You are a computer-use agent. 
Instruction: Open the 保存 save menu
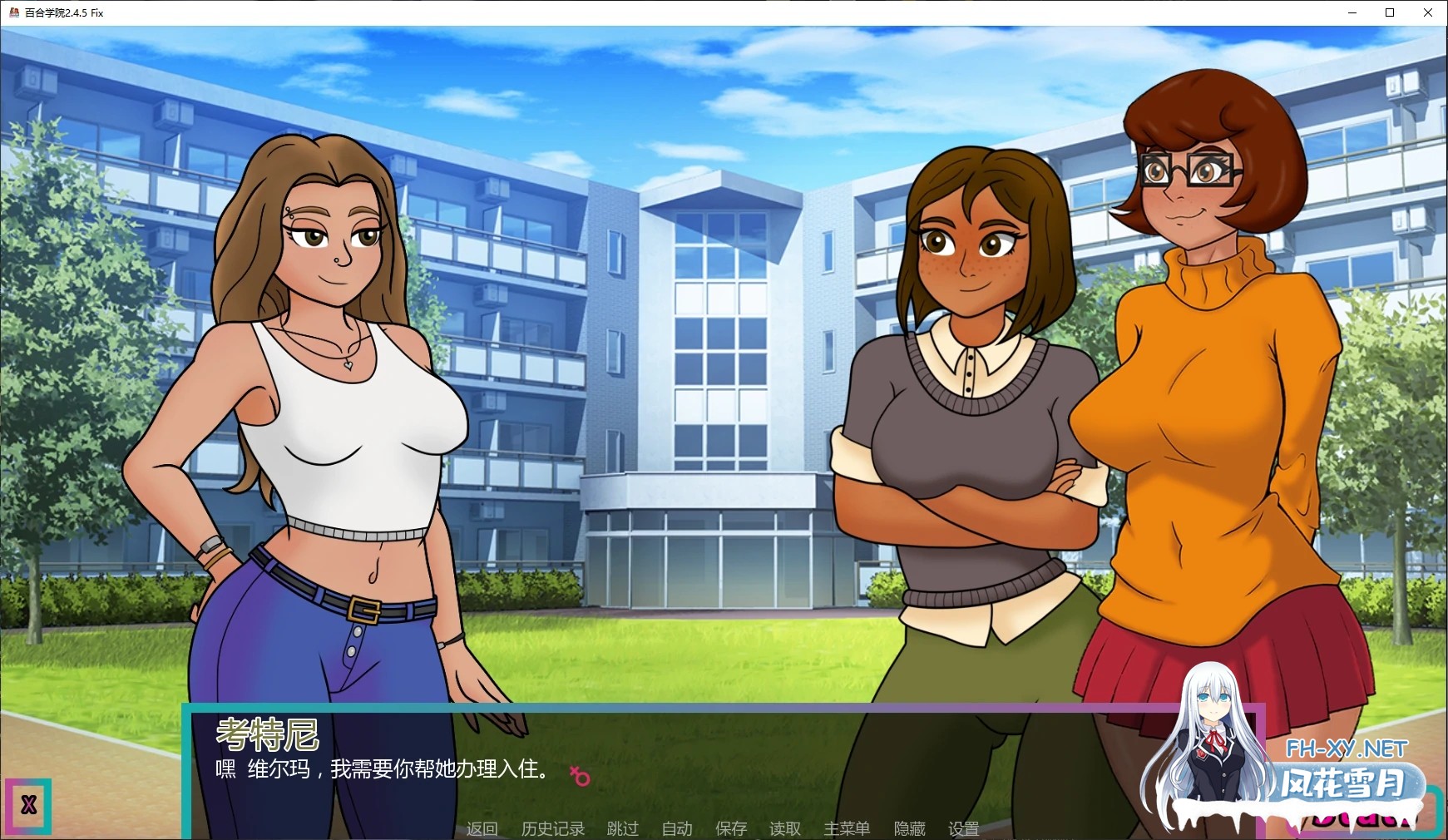coord(730,828)
